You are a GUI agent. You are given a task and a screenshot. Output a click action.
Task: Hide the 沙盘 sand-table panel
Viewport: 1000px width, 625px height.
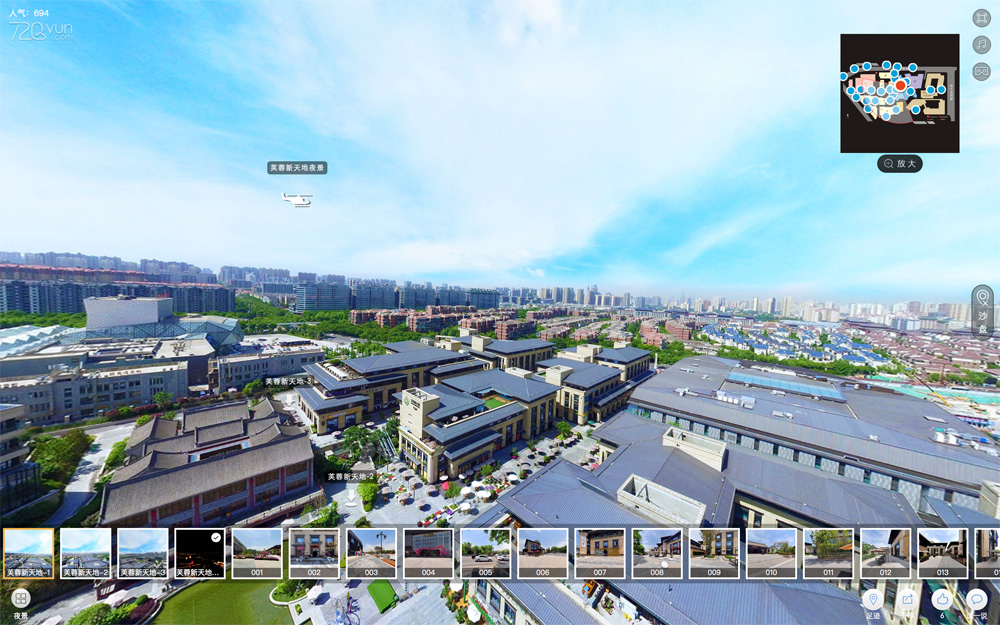pos(982,308)
